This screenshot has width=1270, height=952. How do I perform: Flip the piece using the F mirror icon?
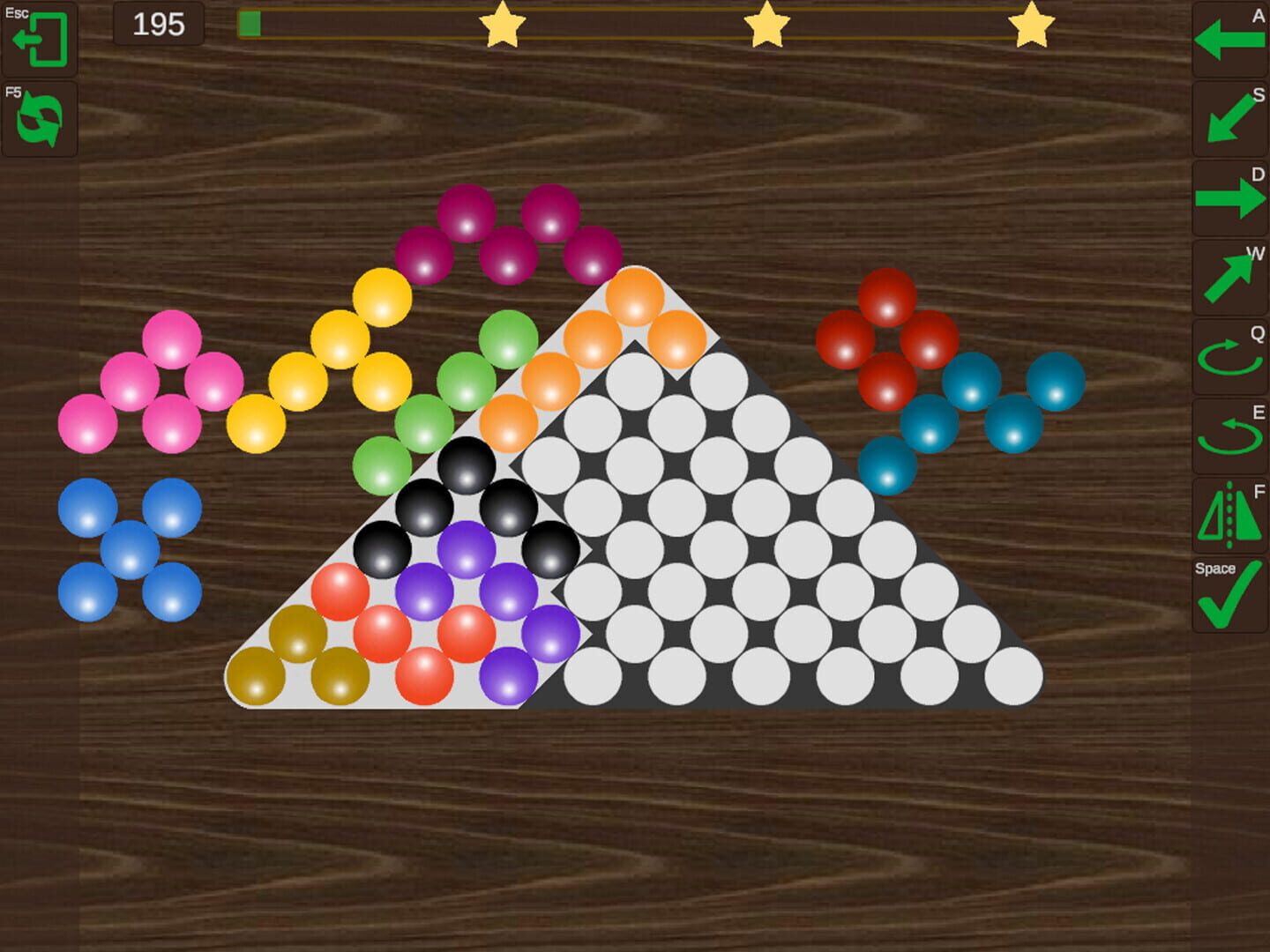1229,516
